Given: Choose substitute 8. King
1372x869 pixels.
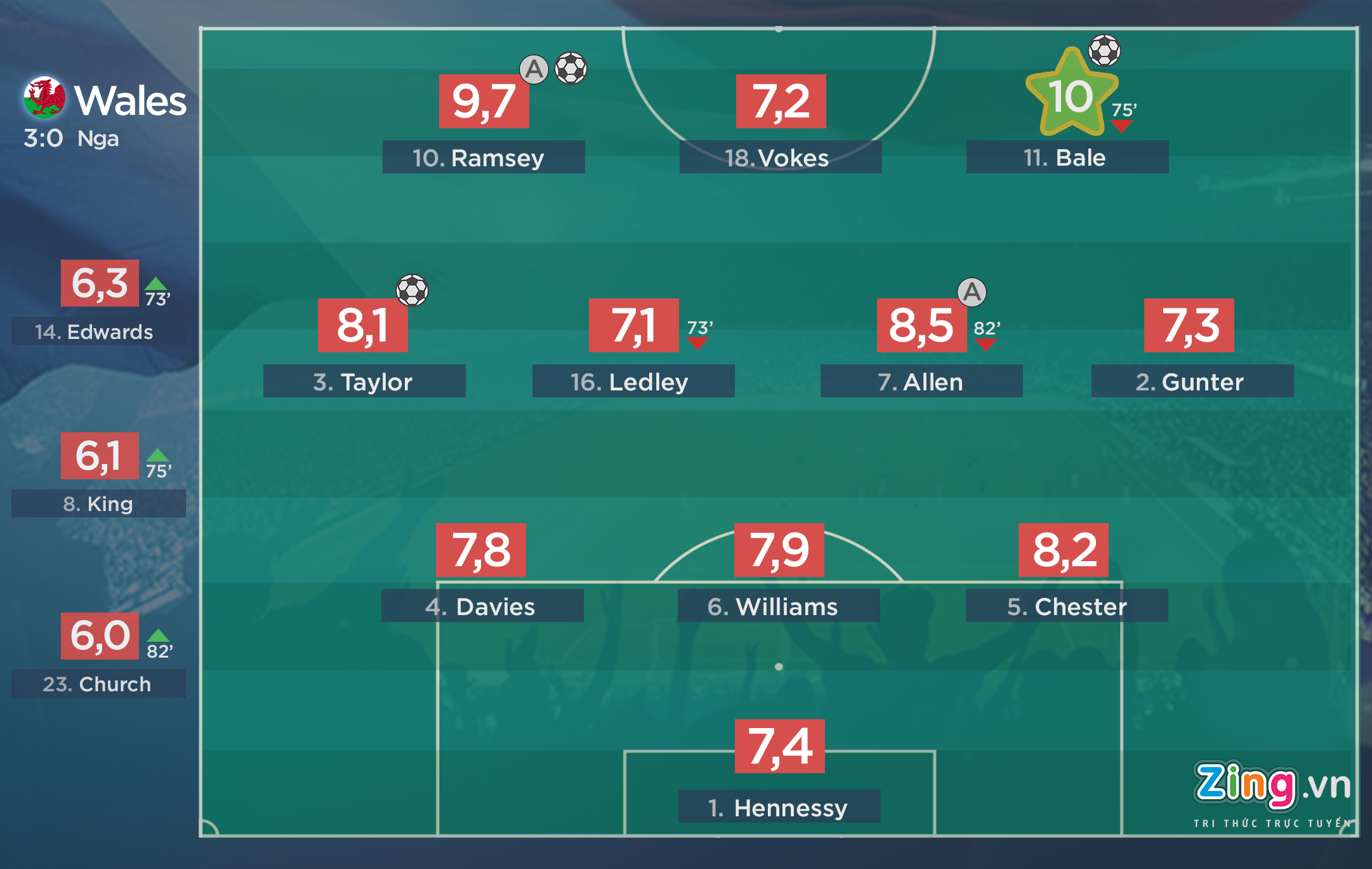Looking at the screenshot, I should pyautogui.click(x=98, y=503).
